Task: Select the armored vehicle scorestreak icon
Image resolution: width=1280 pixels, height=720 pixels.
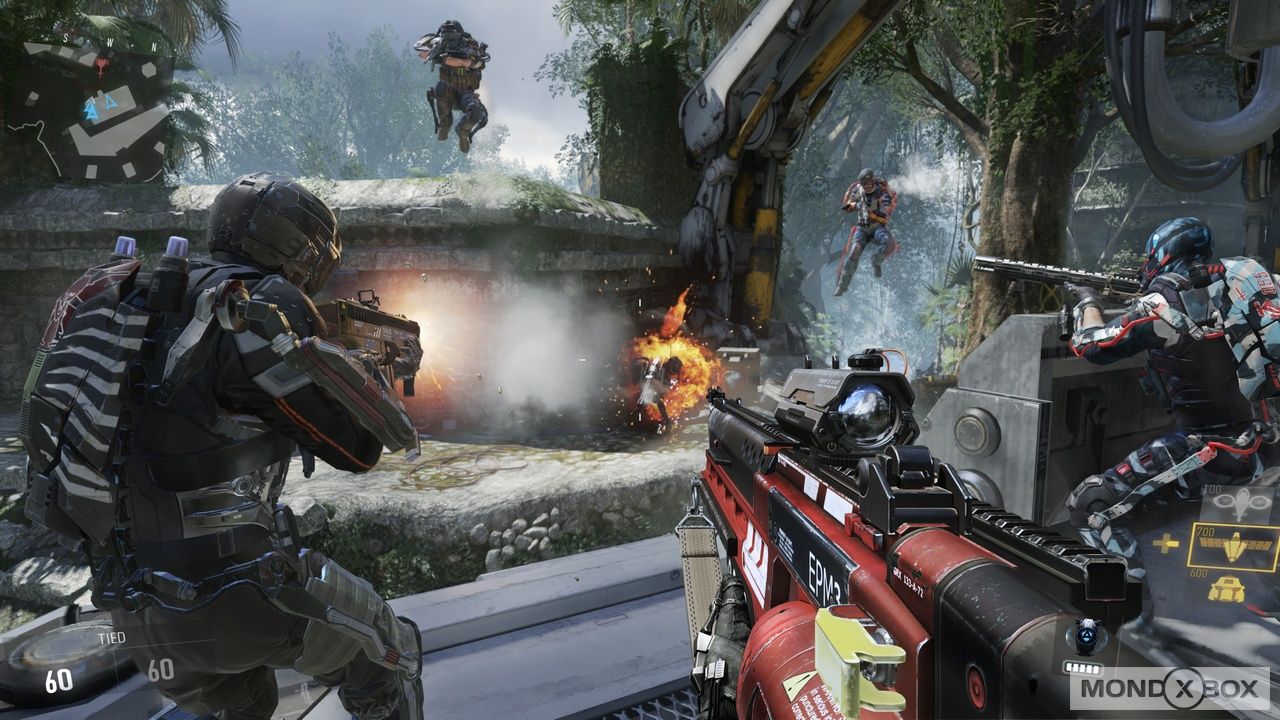Action: pyautogui.click(x=1227, y=590)
